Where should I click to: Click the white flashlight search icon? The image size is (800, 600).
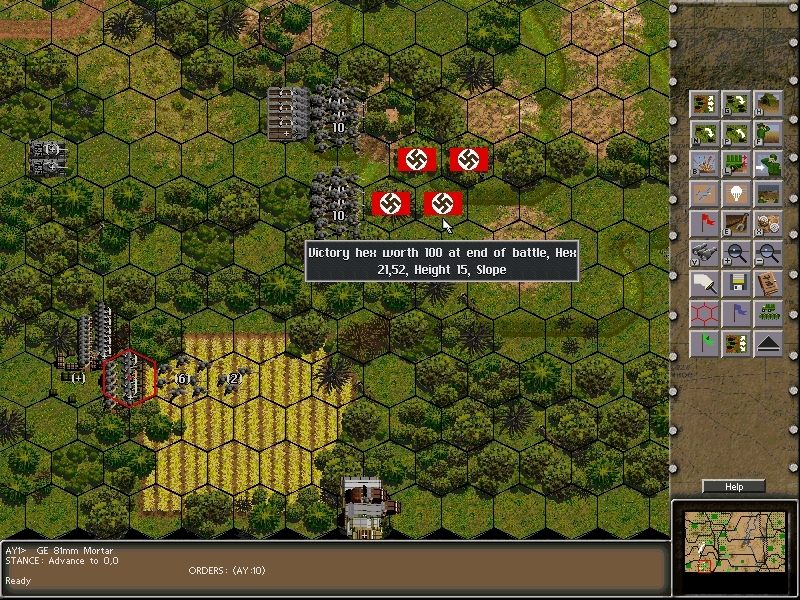pyautogui.click(x=705, y=284)
